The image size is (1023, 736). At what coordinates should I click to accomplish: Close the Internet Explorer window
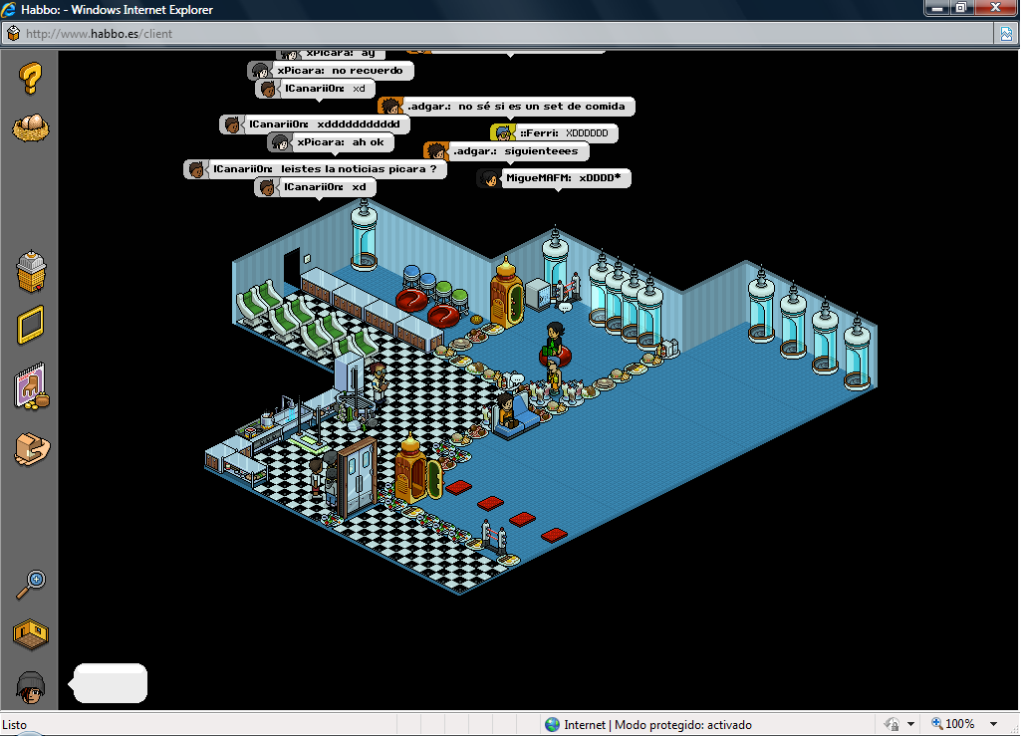point(995,8)
